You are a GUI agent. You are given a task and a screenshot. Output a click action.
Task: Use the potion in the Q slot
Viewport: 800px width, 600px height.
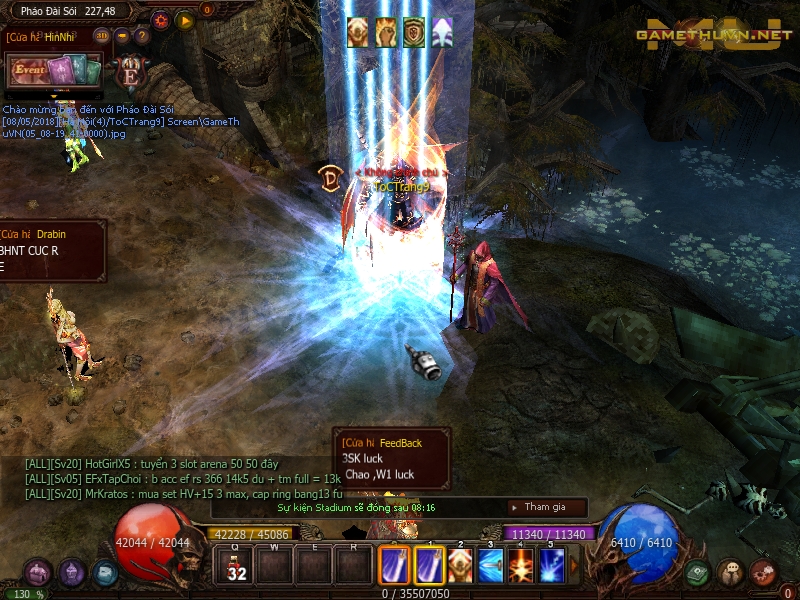237,566
